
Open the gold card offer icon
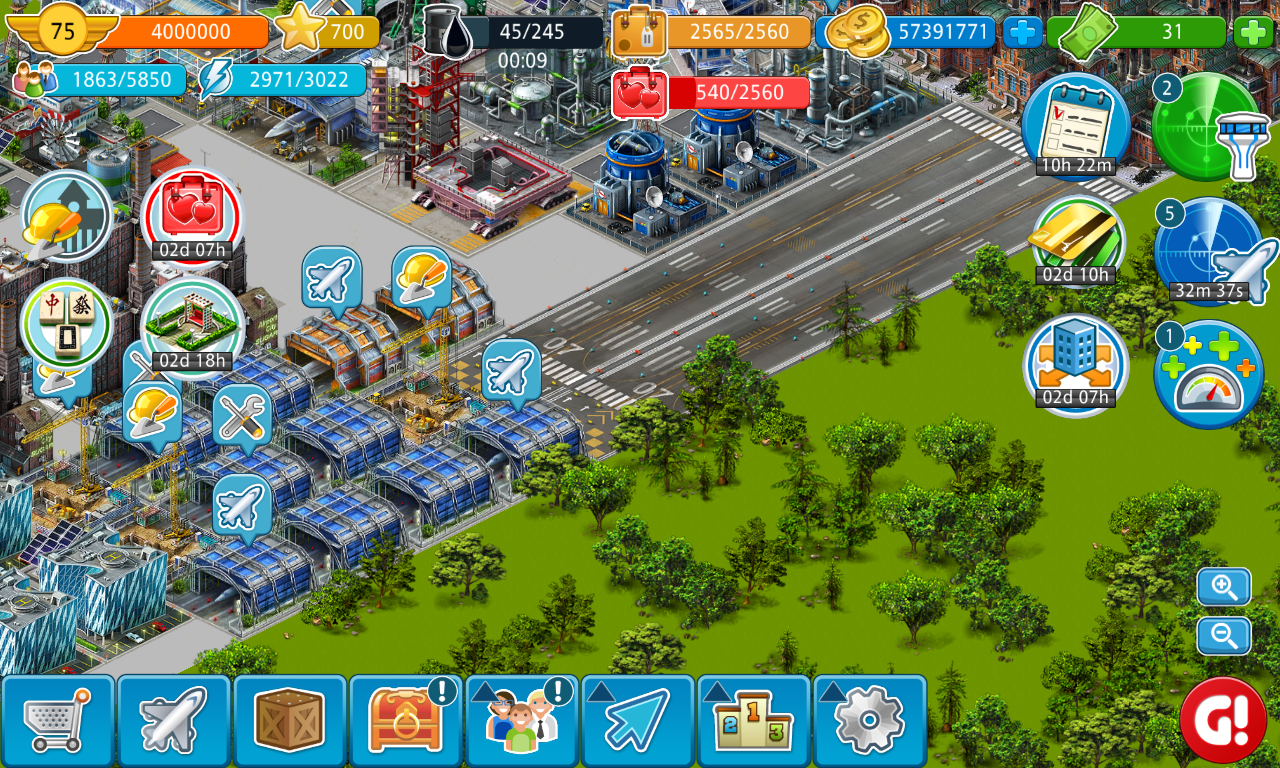click(x=1076, y=241)
